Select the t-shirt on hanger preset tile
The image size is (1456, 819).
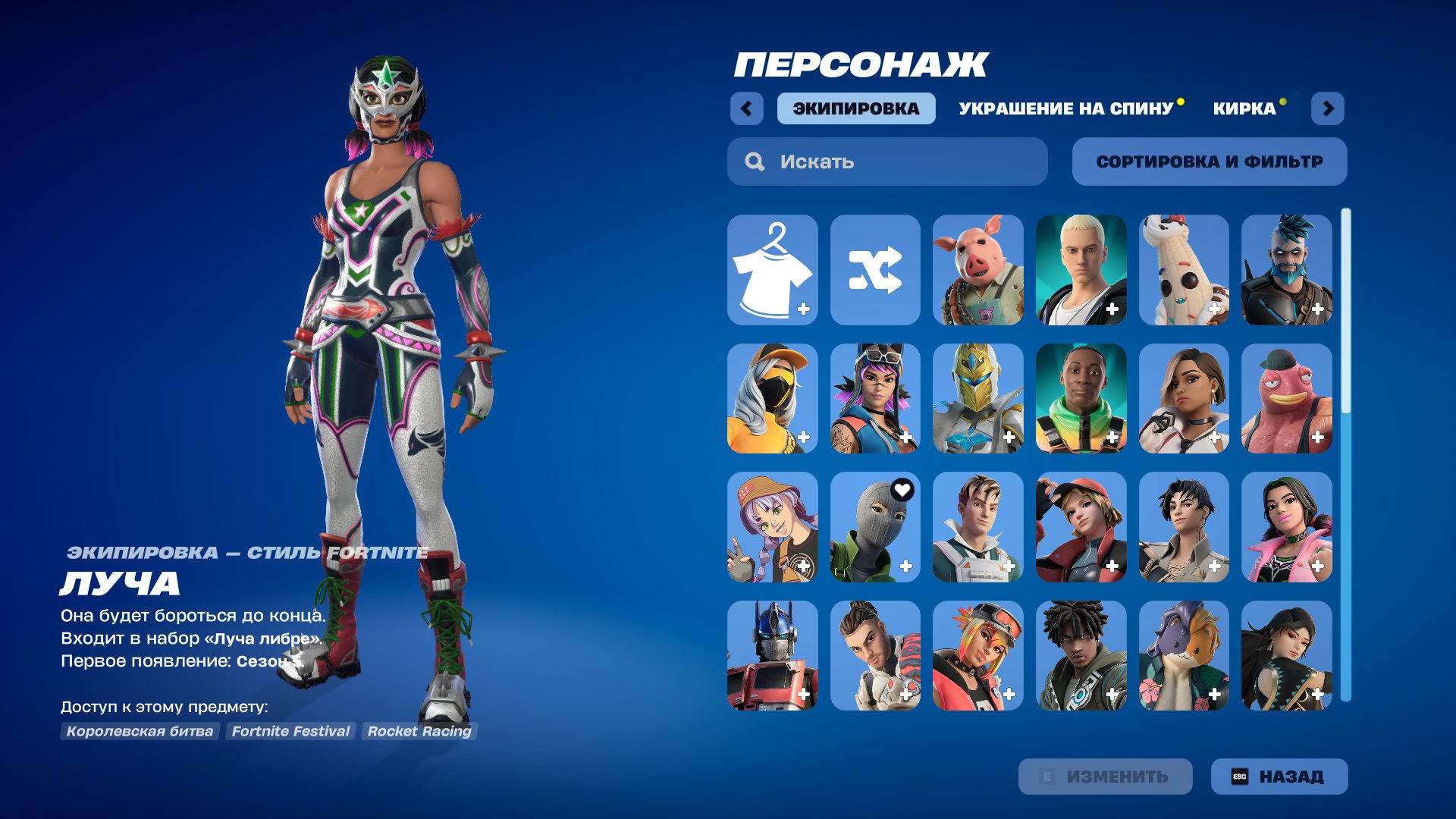tap(772, 270)
